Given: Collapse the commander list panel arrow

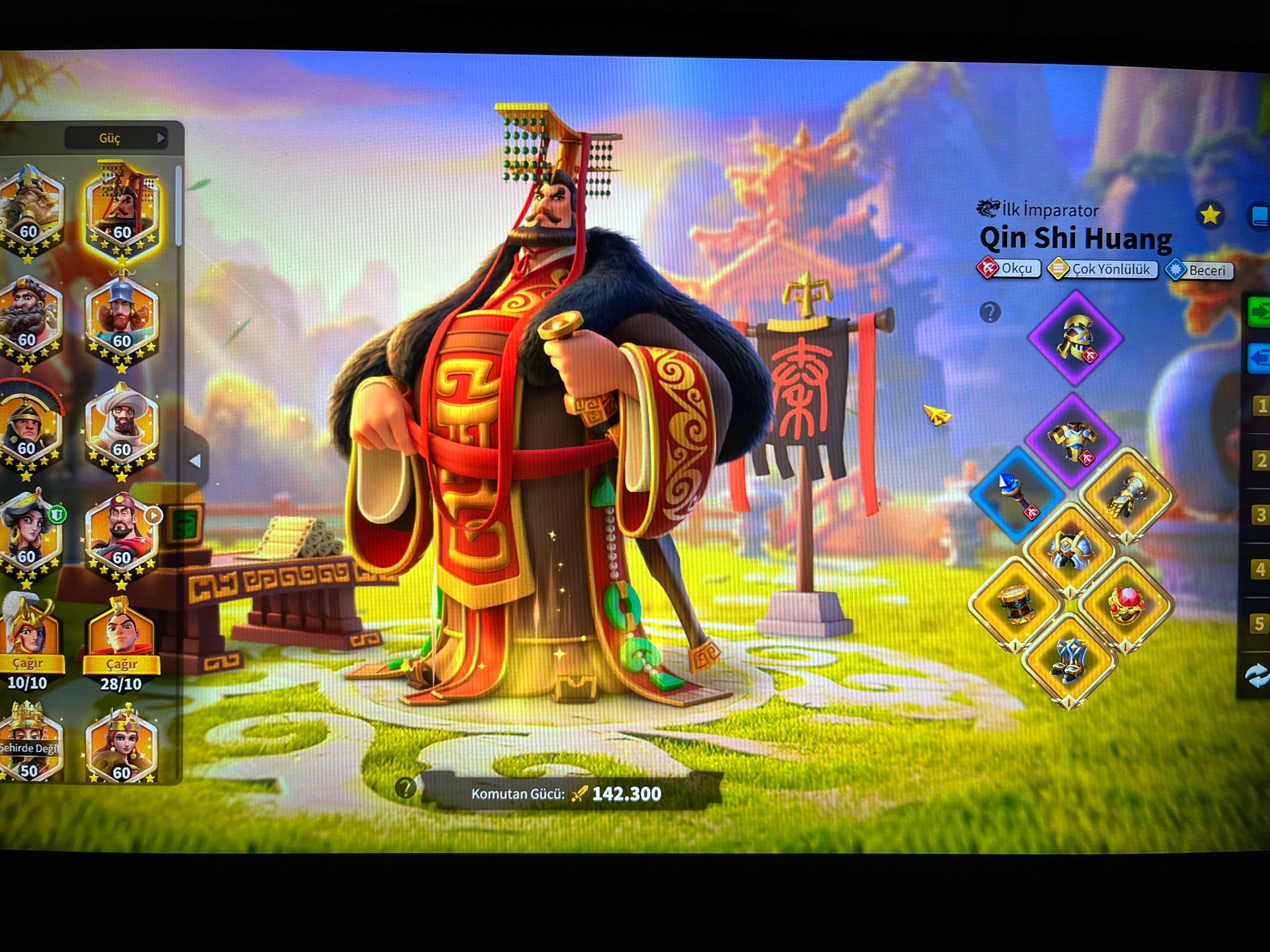Looking at the screenshot, I should coord(195,461).
